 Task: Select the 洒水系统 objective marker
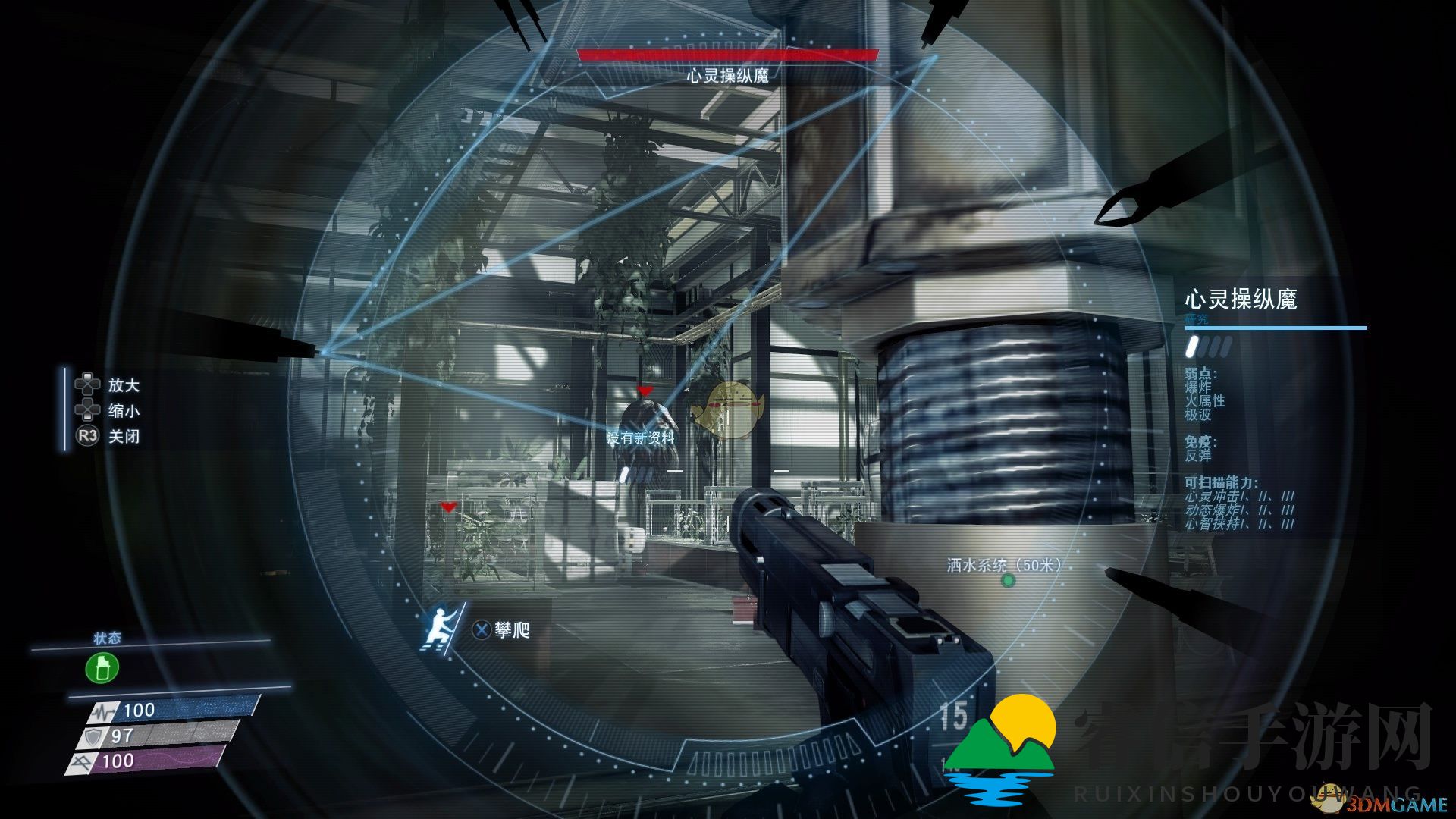[x=1008, y=581]
